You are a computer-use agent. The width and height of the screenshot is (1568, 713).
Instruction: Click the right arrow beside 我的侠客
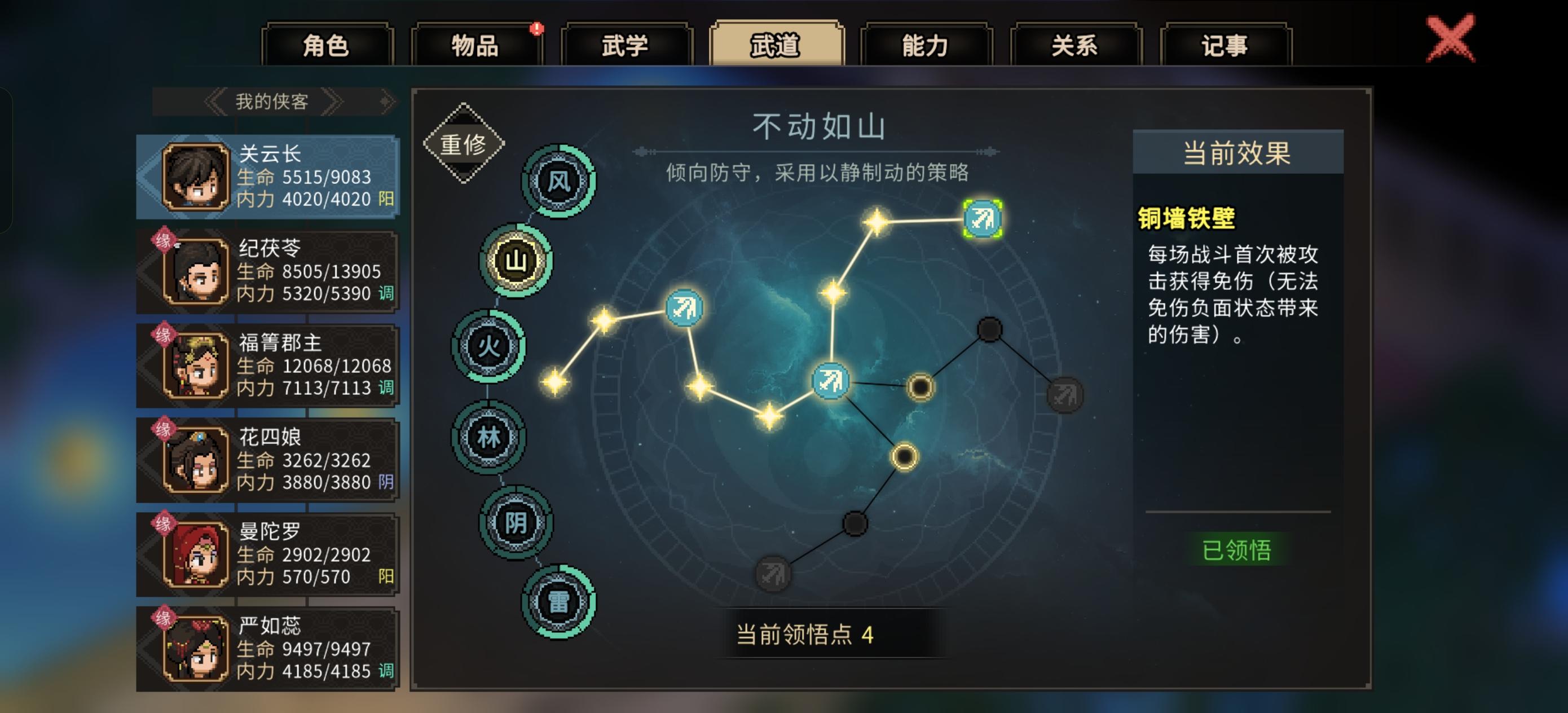332,101
